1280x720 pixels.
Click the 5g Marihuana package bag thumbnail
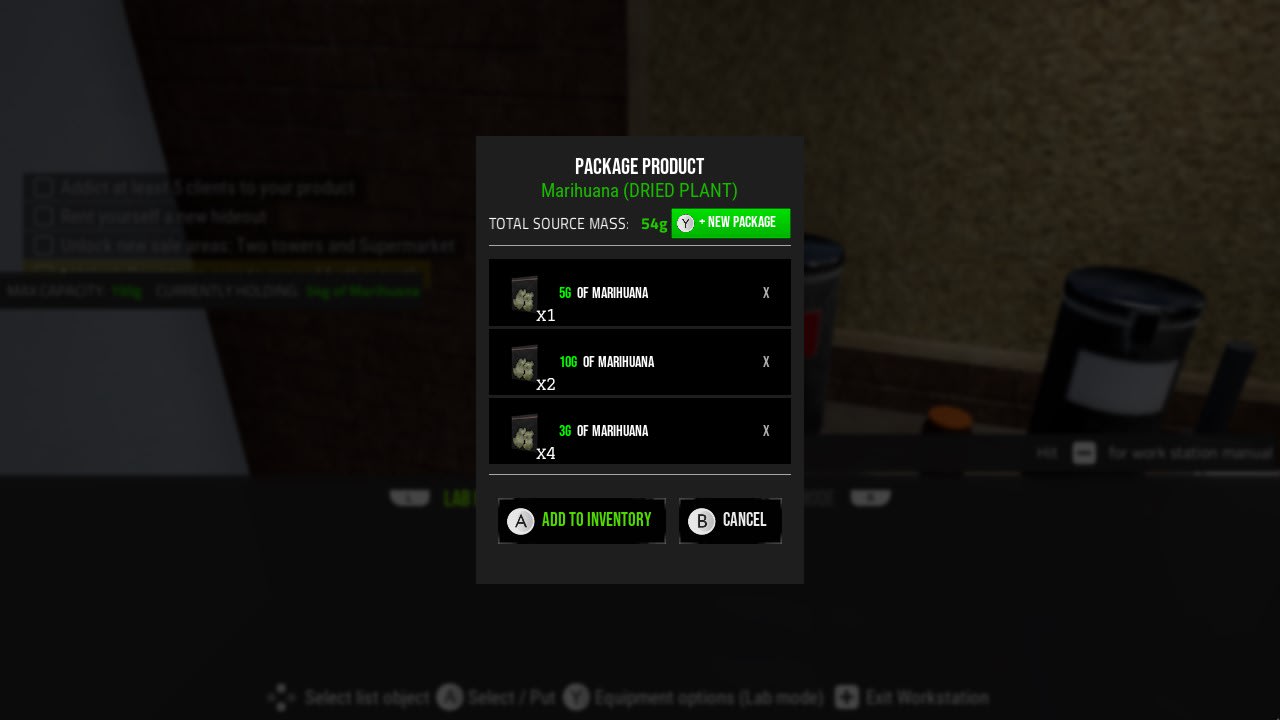(523, 293)
